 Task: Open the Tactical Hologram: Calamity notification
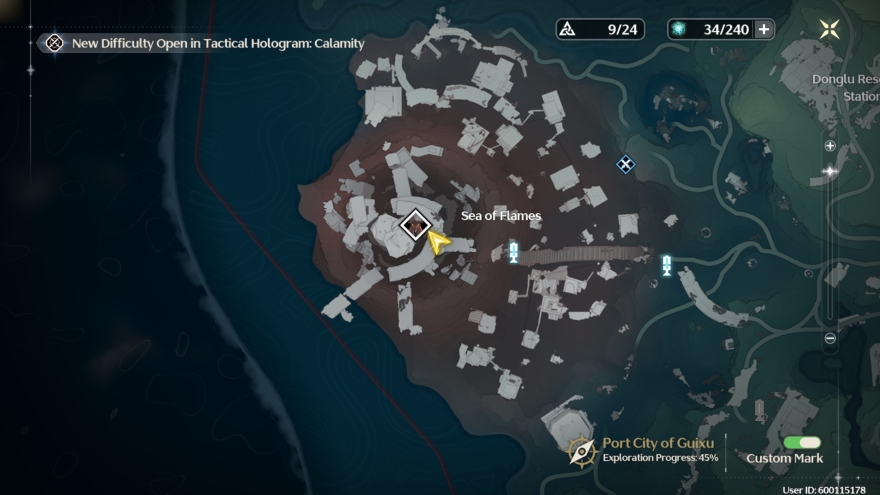point(205,43)
